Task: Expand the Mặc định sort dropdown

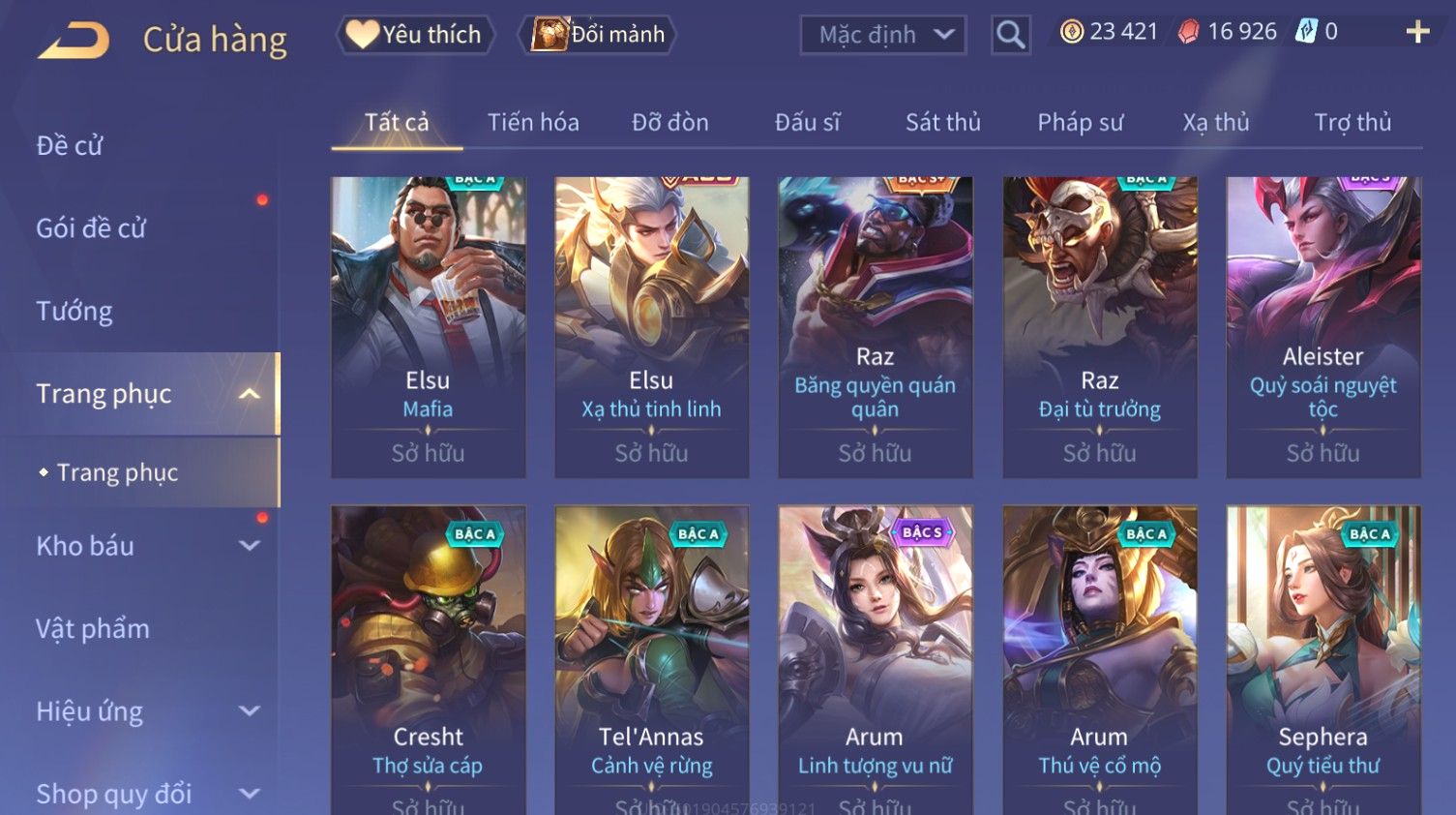Action: (882, 36)
